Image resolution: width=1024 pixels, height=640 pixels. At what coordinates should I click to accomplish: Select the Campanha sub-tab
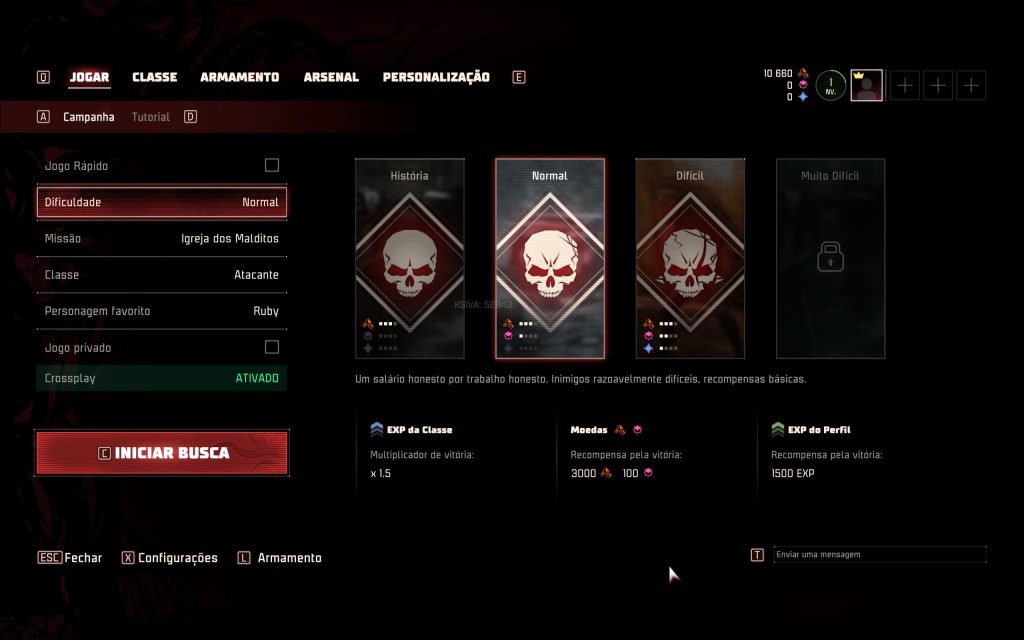89,117
